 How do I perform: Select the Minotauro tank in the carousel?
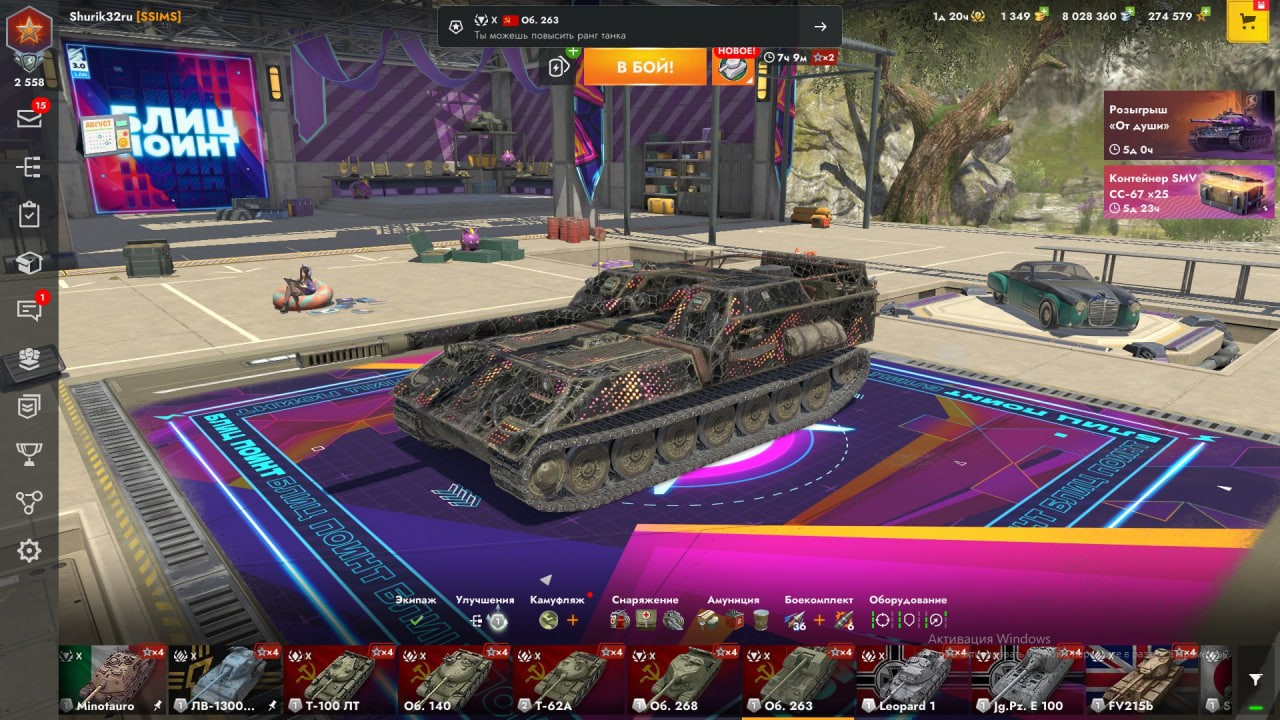(x=113, y=680)
